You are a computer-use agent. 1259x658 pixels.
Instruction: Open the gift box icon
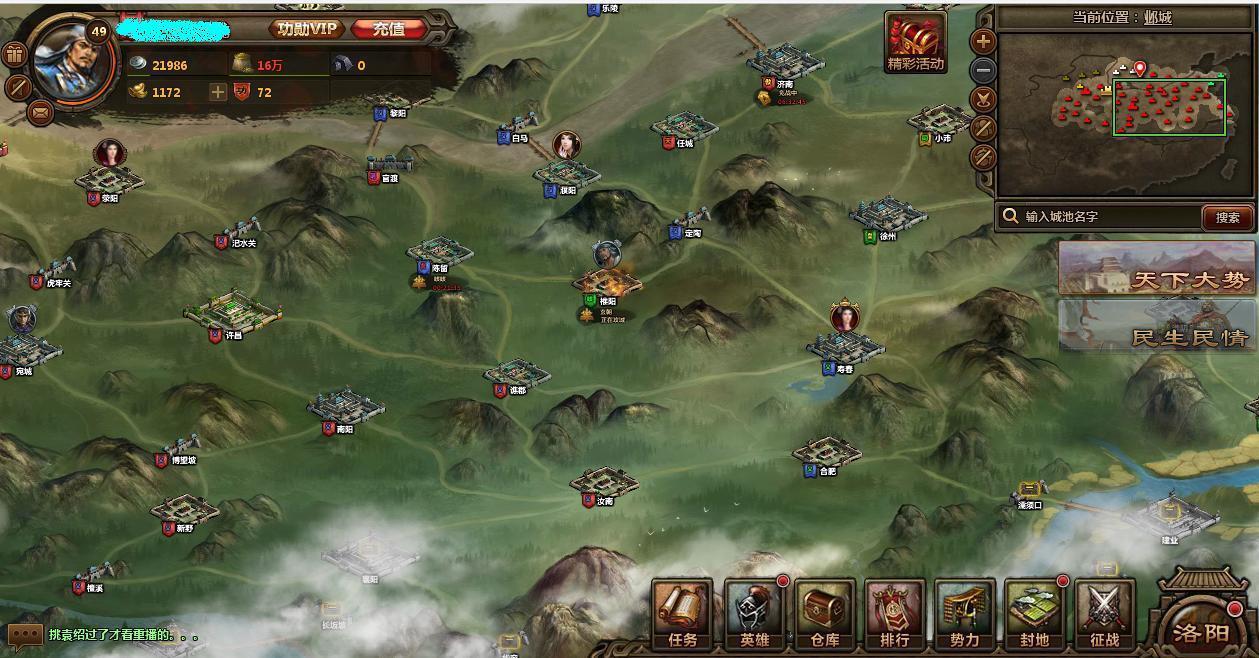[x=13, y=55]
